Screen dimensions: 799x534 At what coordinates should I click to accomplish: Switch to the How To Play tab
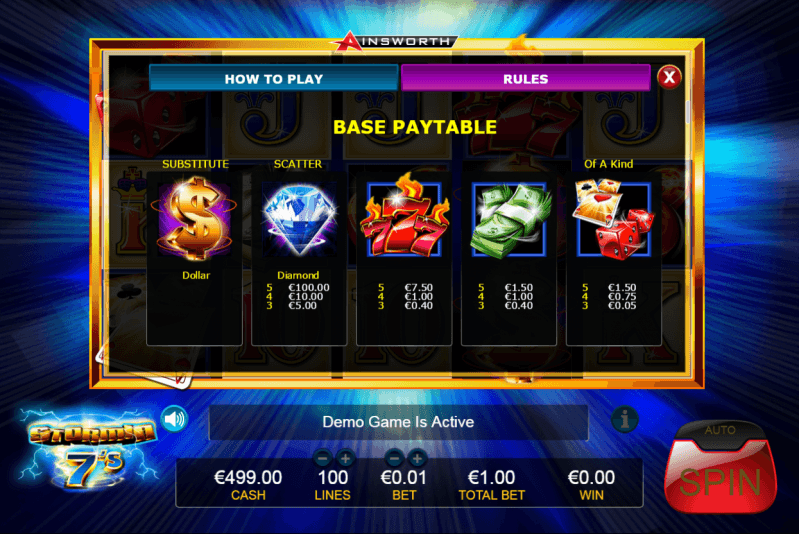click(x=273, y=78)
